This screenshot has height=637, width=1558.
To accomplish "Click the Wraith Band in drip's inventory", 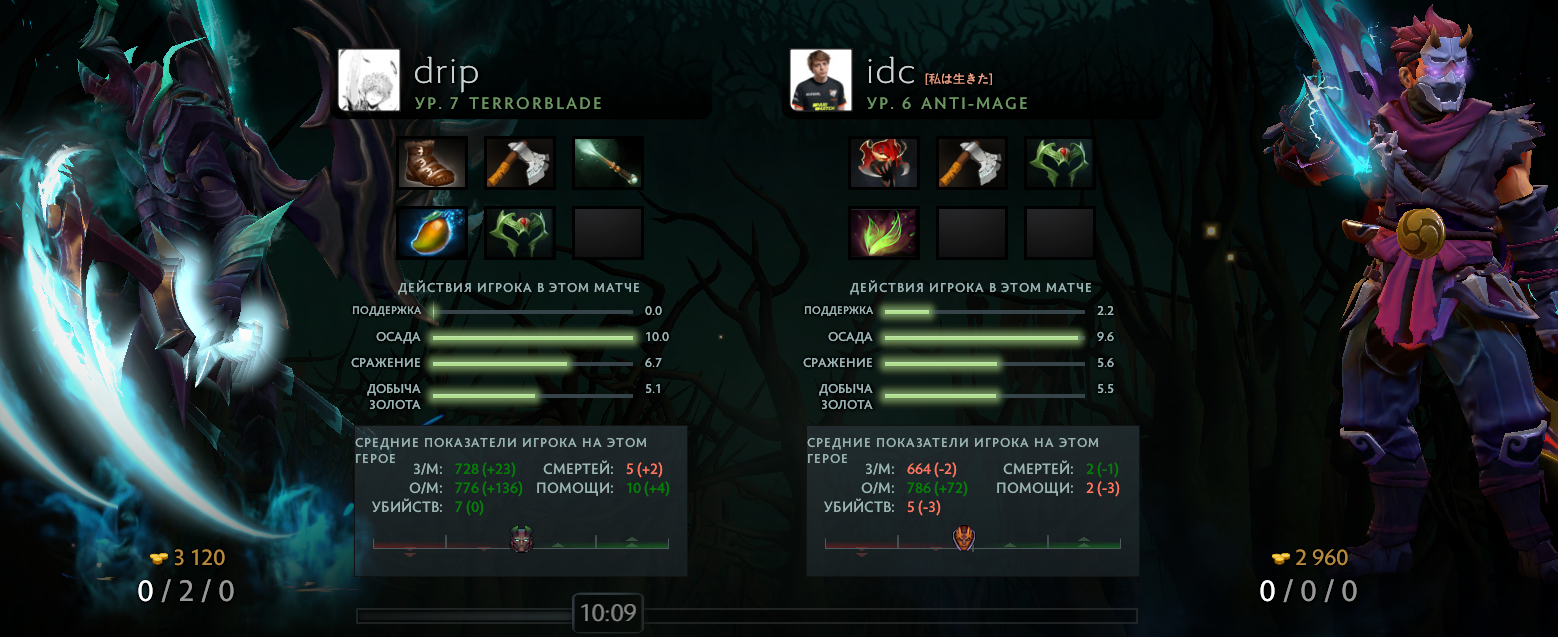I will (x=520, y=233).
